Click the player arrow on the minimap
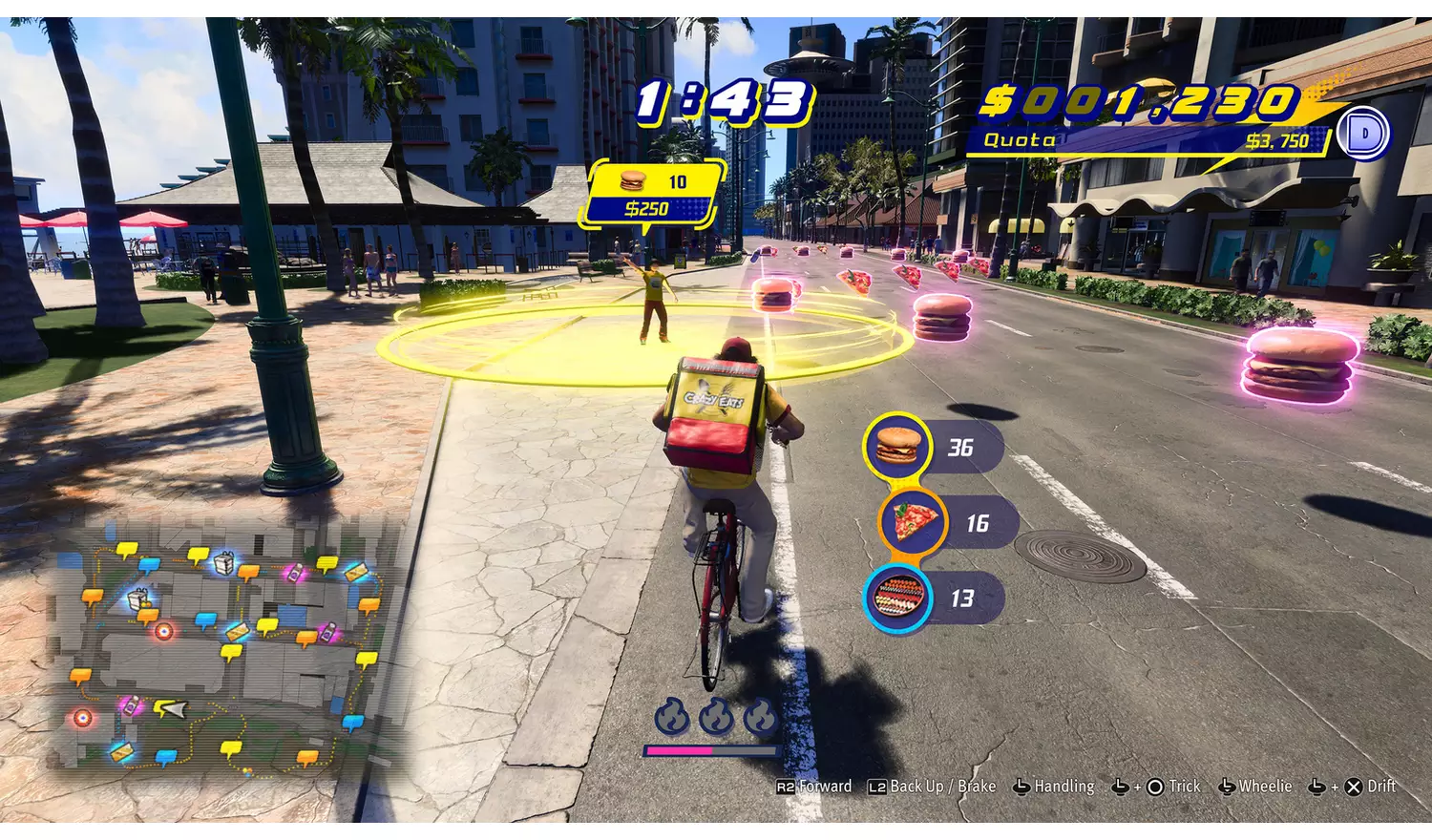This screenshot has height=840, width=1432. [172, 708]
